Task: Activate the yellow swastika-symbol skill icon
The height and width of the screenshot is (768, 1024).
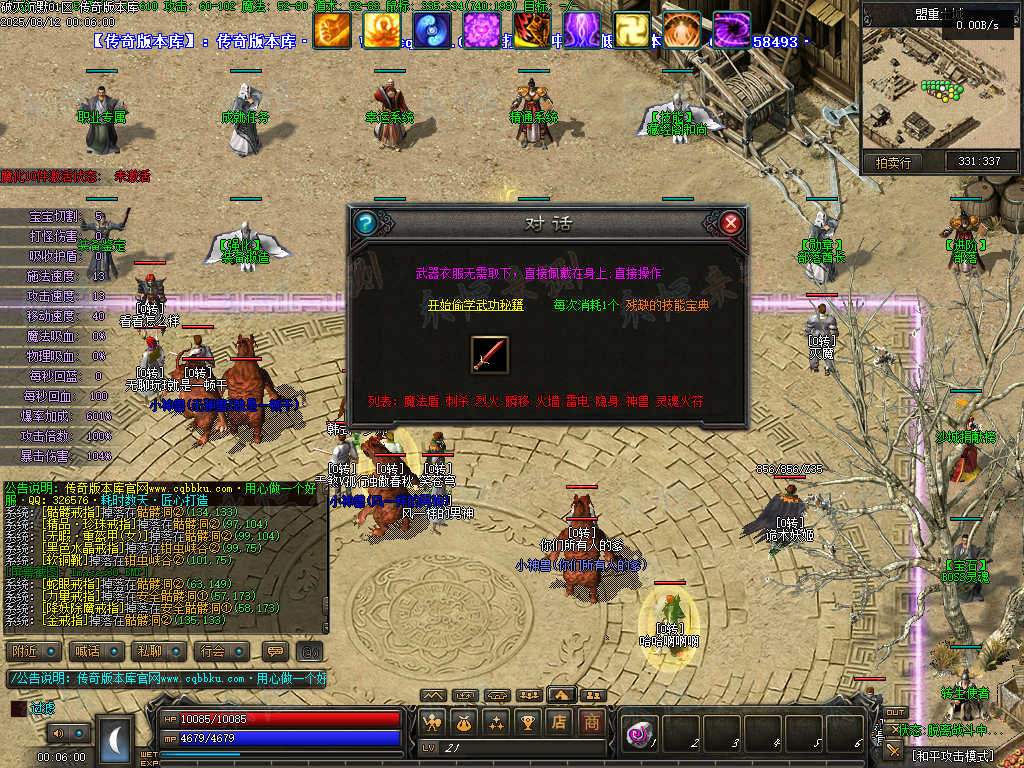Action: (x=632, y=31)
